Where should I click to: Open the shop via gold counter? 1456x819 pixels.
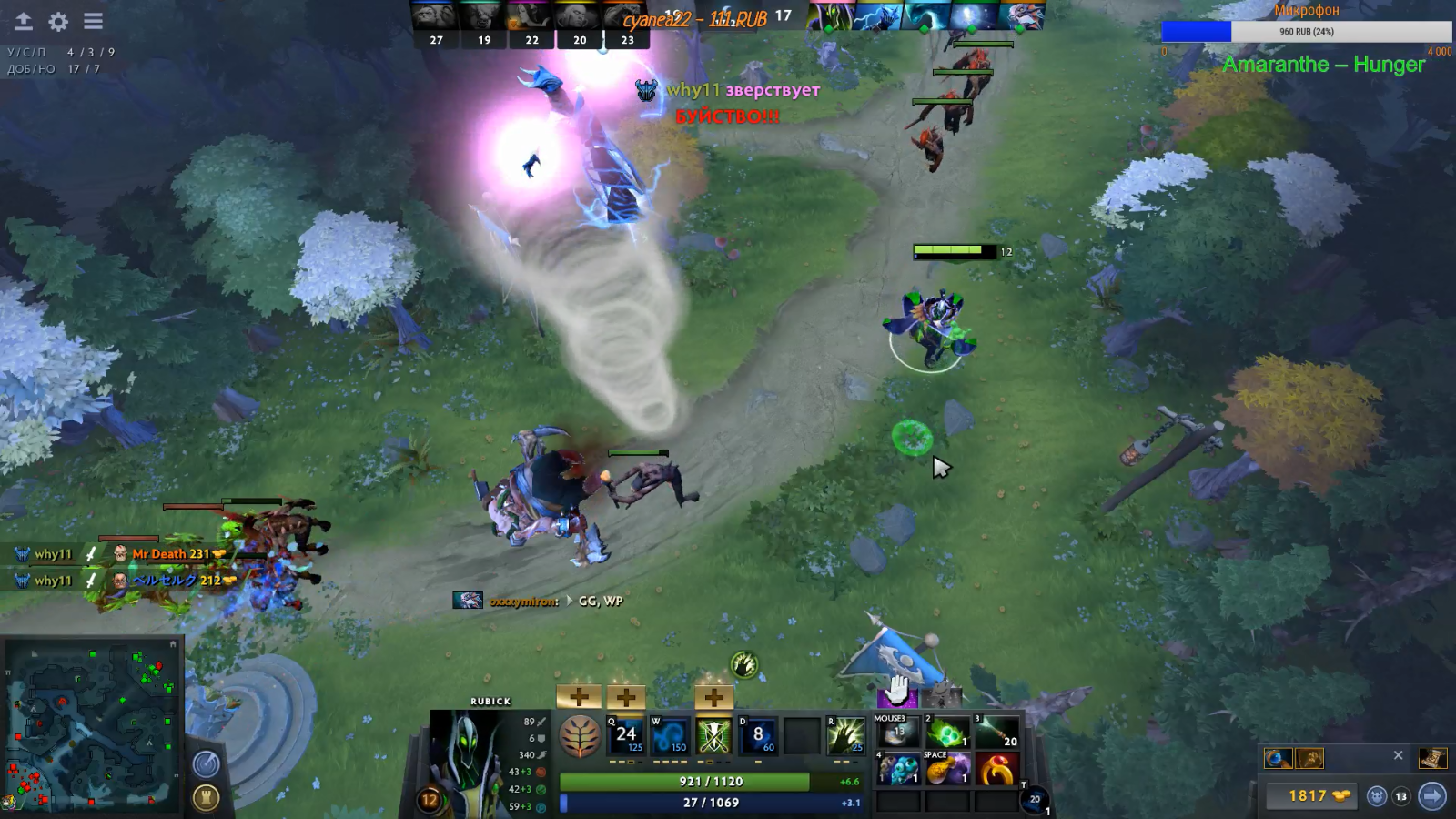tap(1309, 796)
